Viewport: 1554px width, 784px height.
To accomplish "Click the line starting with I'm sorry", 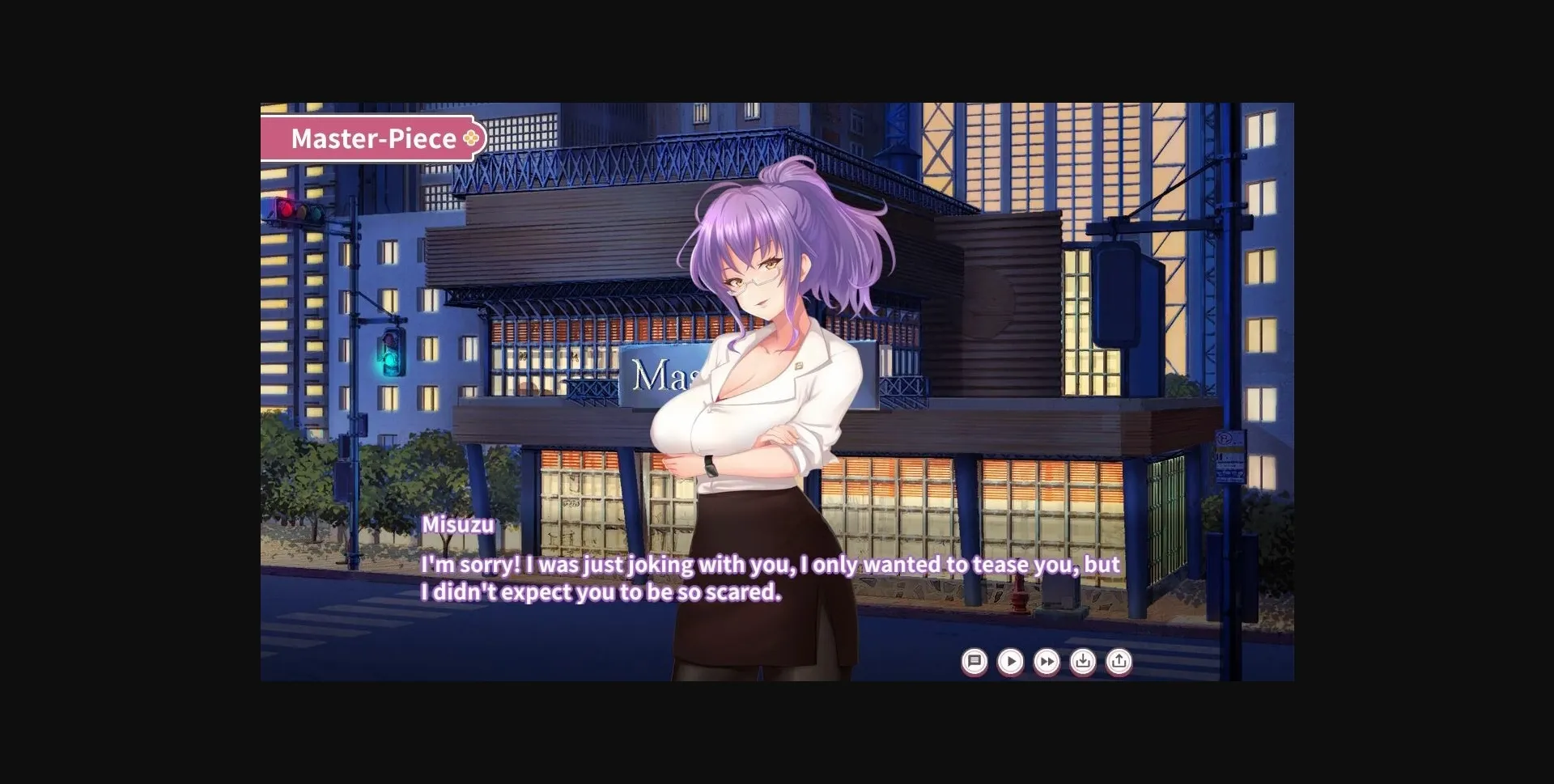I will point(769,565).
